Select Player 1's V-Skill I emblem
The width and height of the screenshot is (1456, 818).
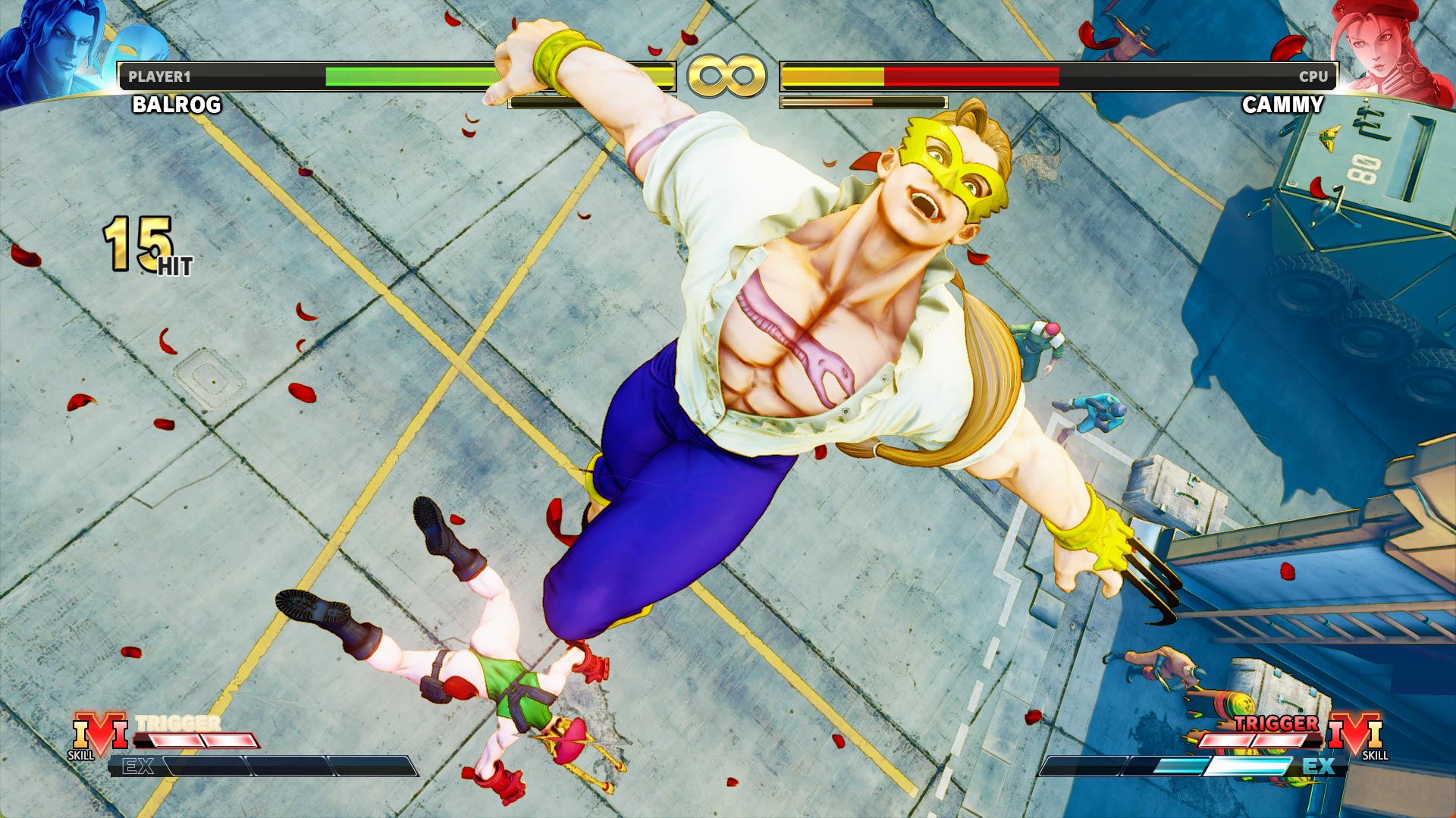coord(99,734)
